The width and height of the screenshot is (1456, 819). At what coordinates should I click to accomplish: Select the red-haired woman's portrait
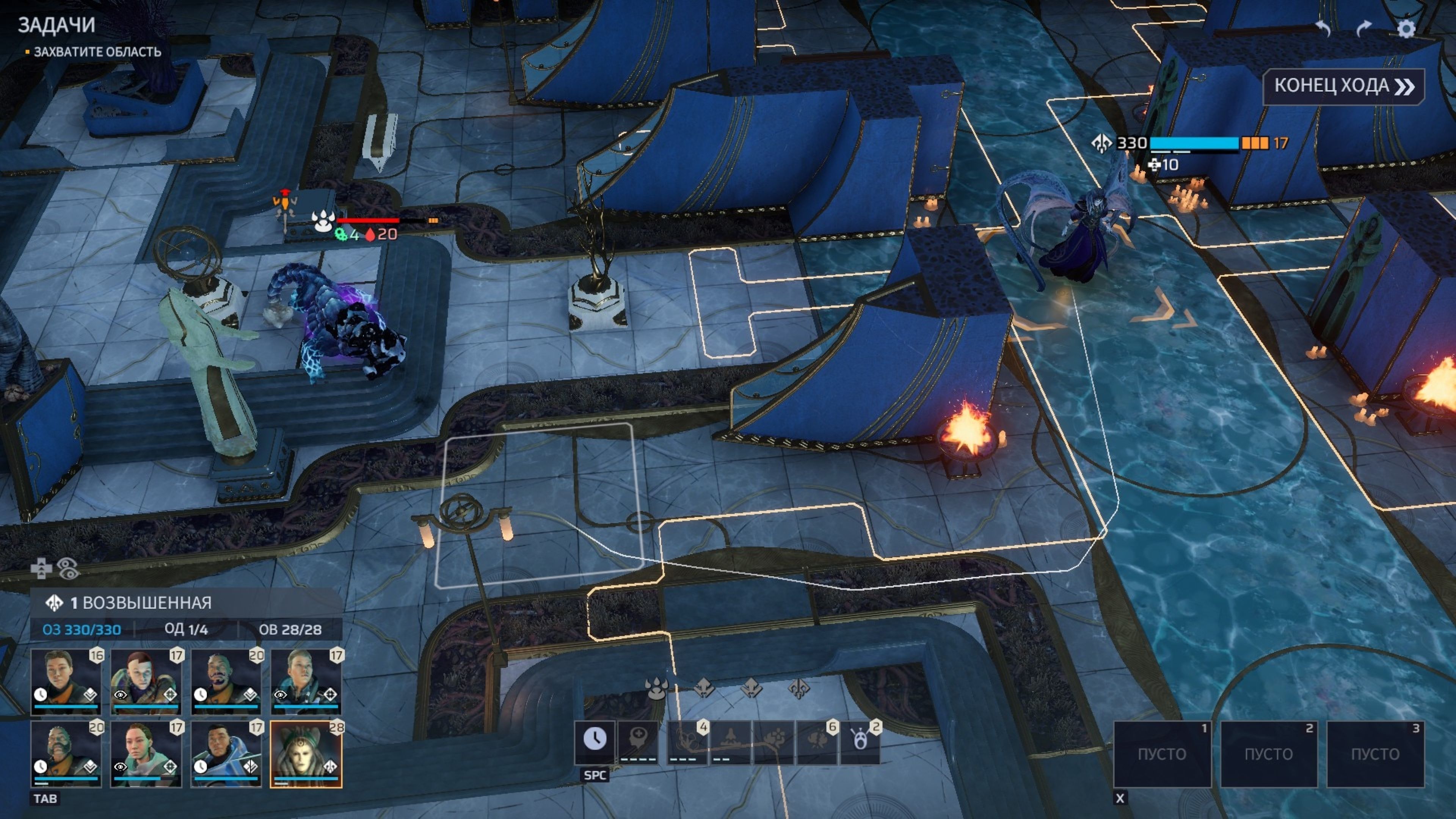[146, 681]
